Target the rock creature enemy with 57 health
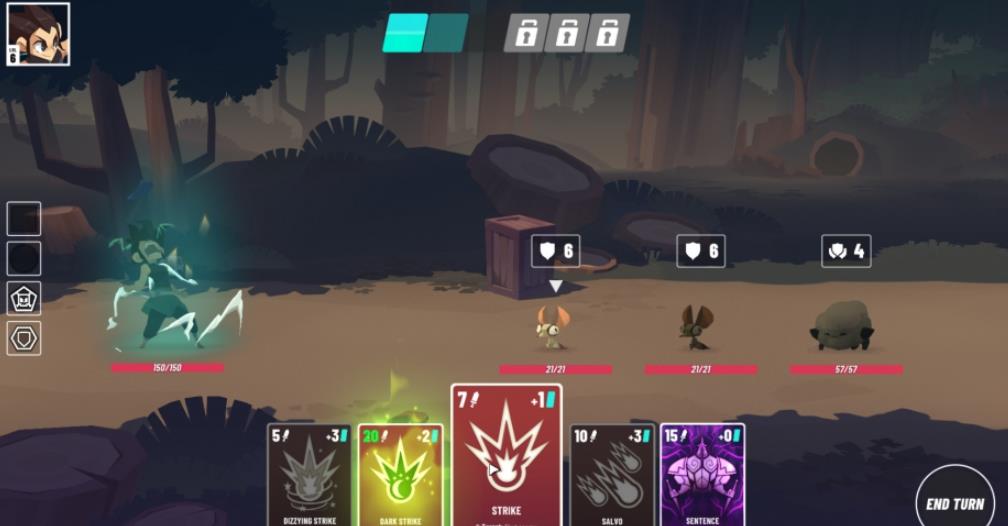This screenshot has height=526, width=1008. 843,326
